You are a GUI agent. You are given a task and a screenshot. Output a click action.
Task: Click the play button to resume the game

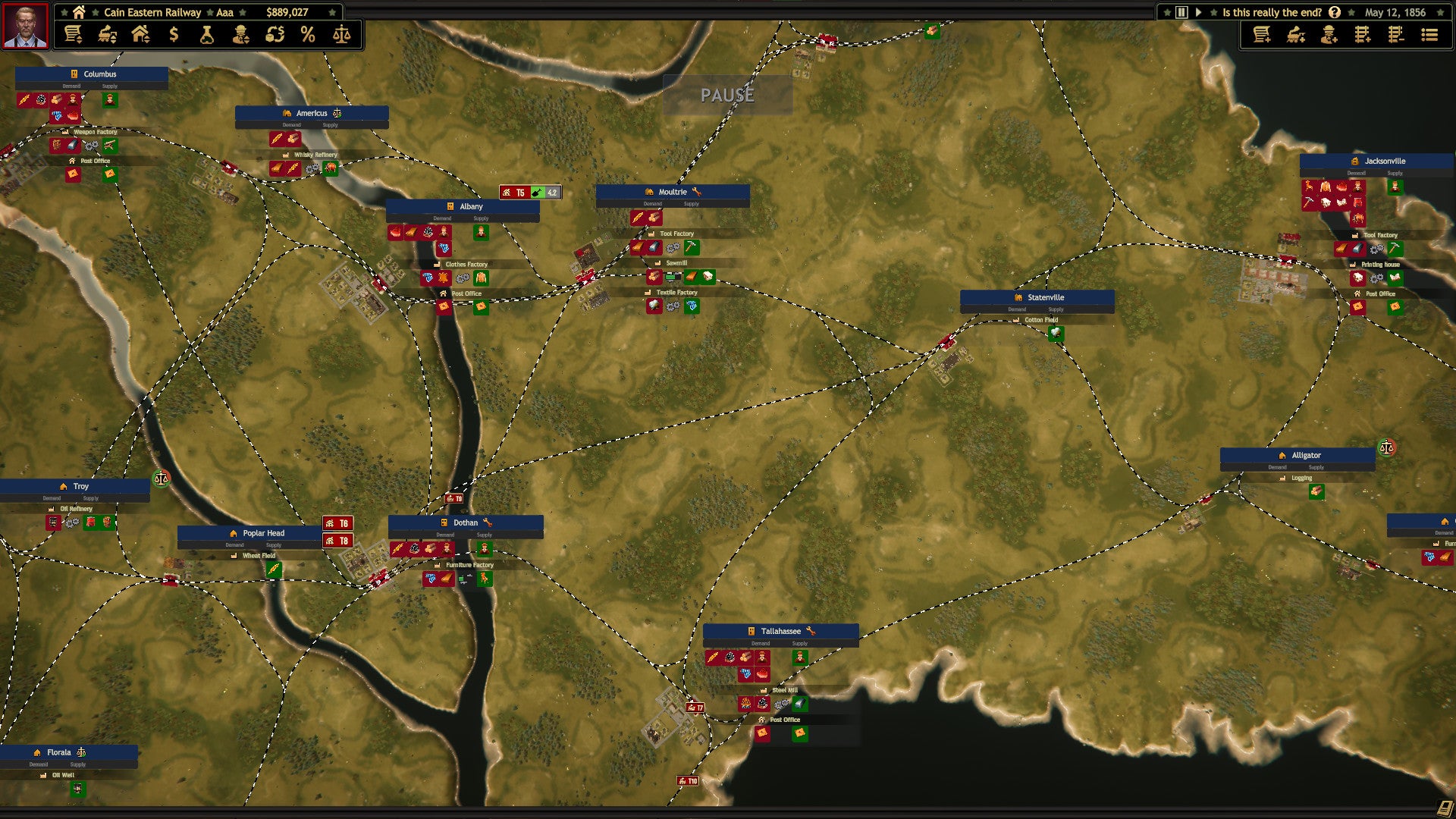(x=1200, y=12)
